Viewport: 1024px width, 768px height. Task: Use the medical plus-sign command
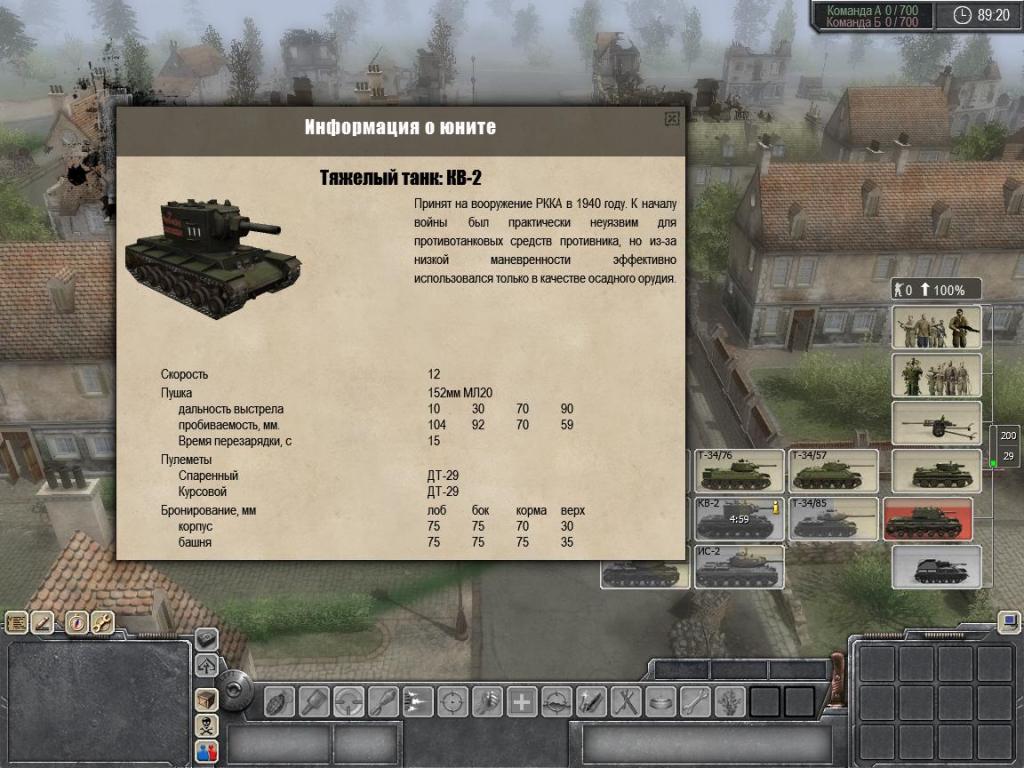[521, 701]
